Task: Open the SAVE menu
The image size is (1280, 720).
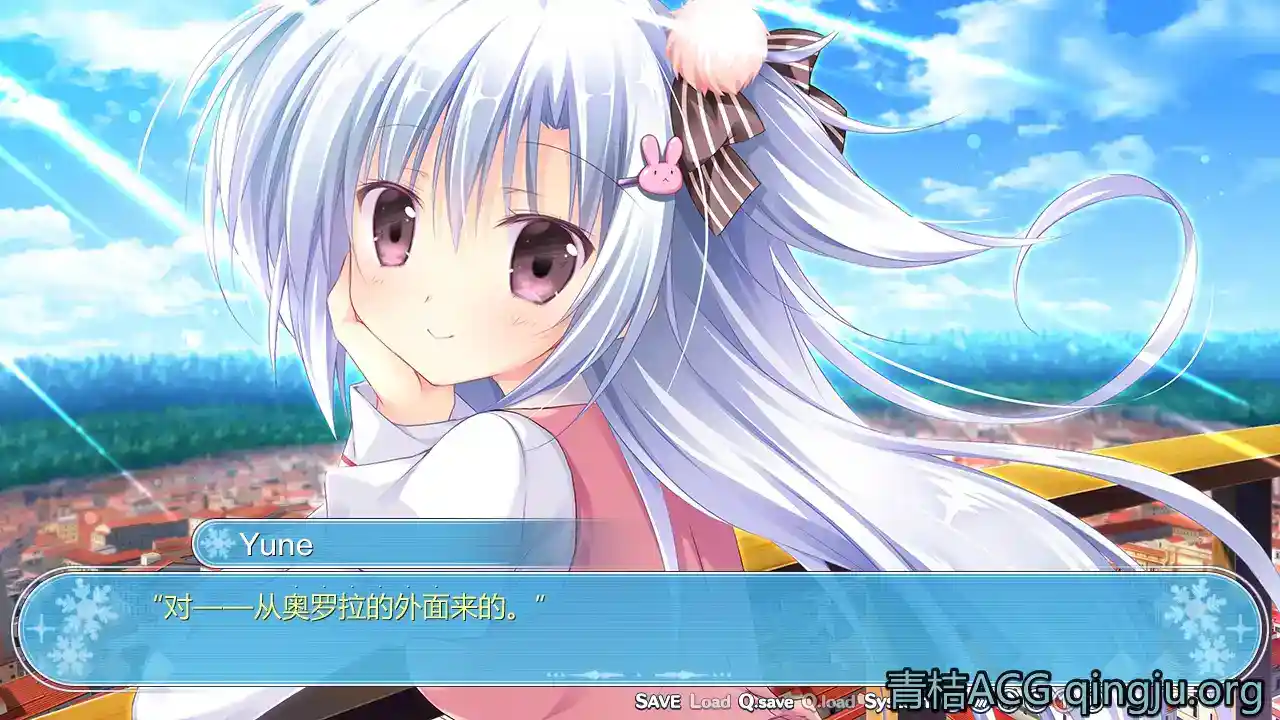Action: (x=658, y=701)
